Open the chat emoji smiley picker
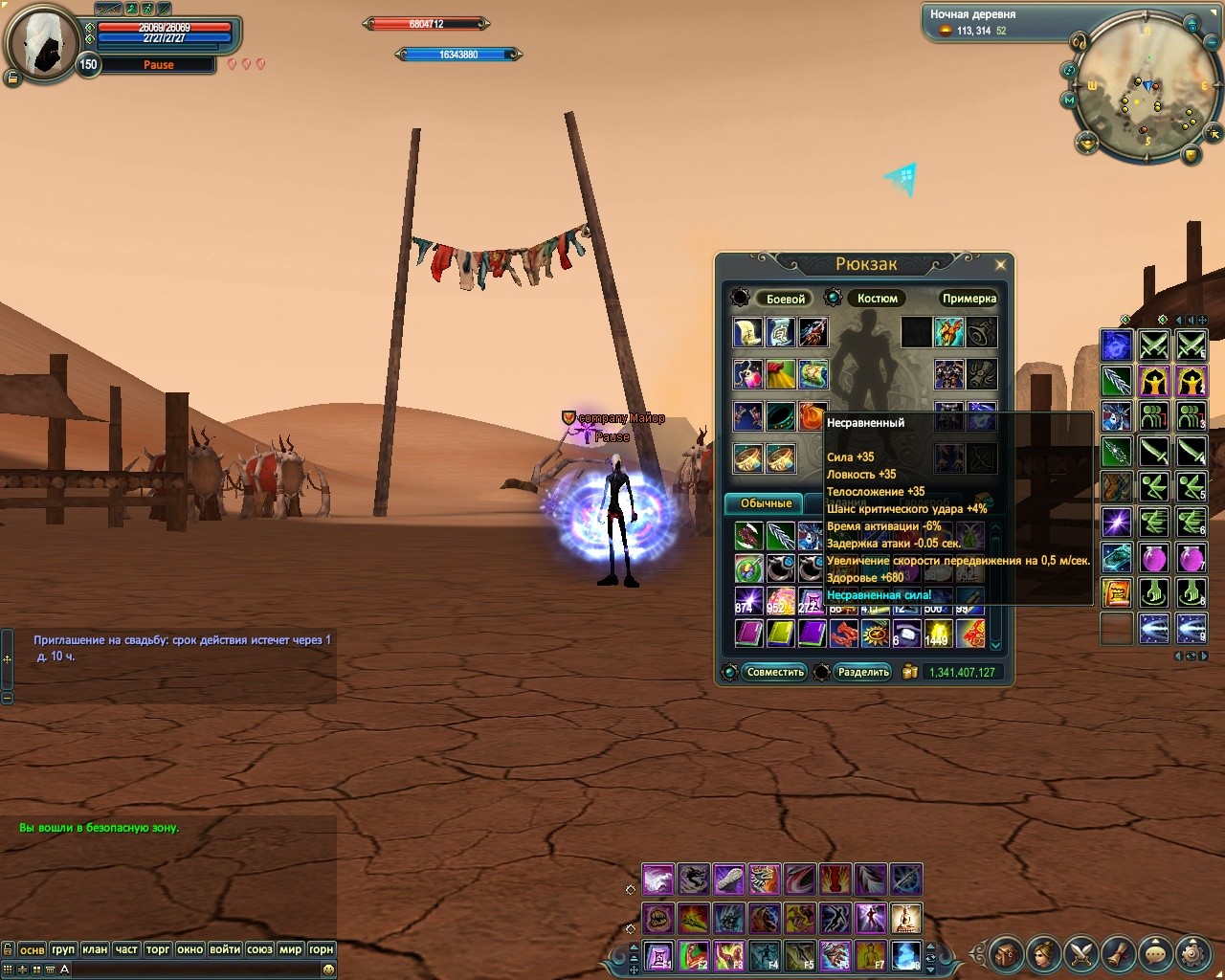The height and width of the screenshot is (980, 1225). pyautogui.click(x=328, y=969)
